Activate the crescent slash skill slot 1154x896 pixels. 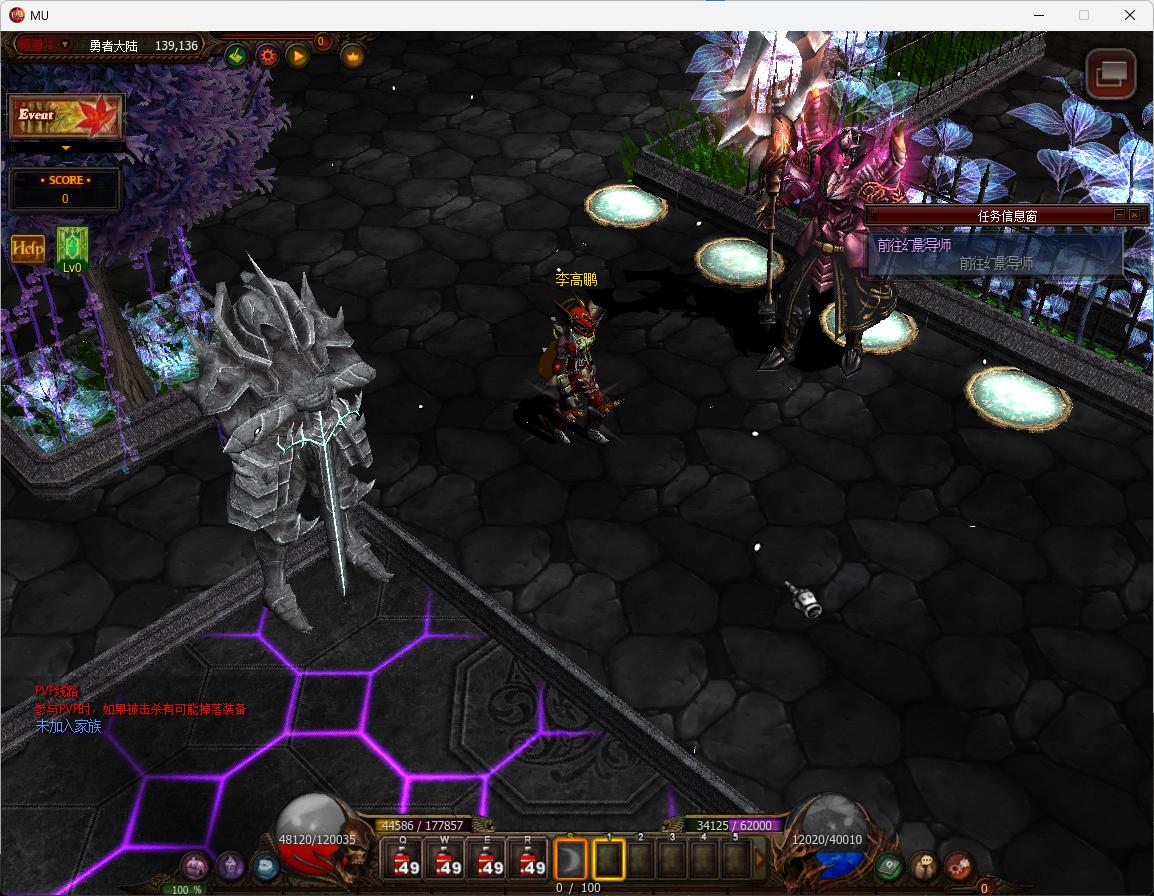[x=571, y=859]
